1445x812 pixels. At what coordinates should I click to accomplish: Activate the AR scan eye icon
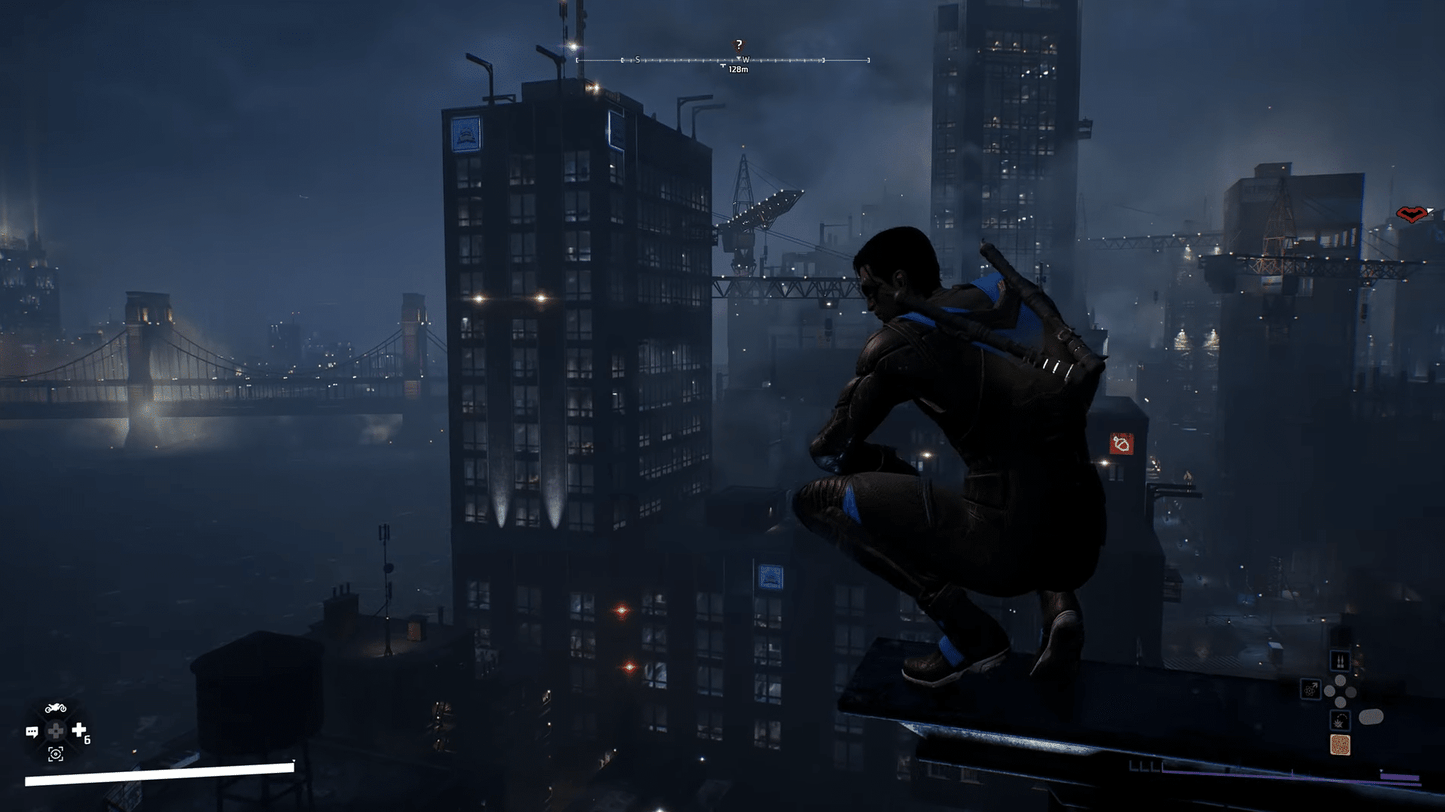click(56, 754)
